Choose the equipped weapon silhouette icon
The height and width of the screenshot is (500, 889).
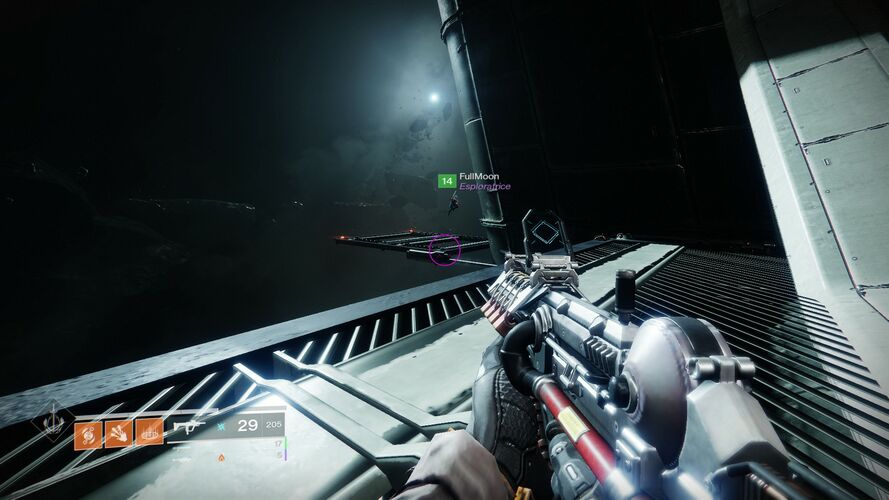coord(189,427)
